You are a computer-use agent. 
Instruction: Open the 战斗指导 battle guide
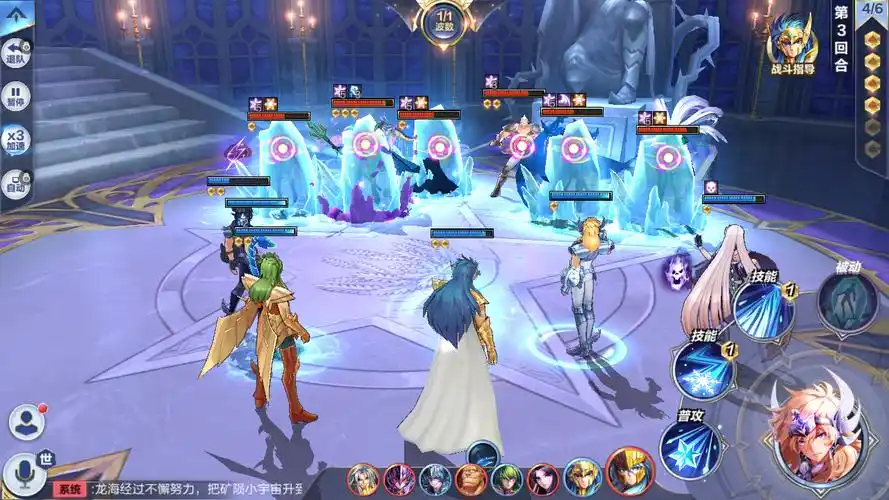791,46
